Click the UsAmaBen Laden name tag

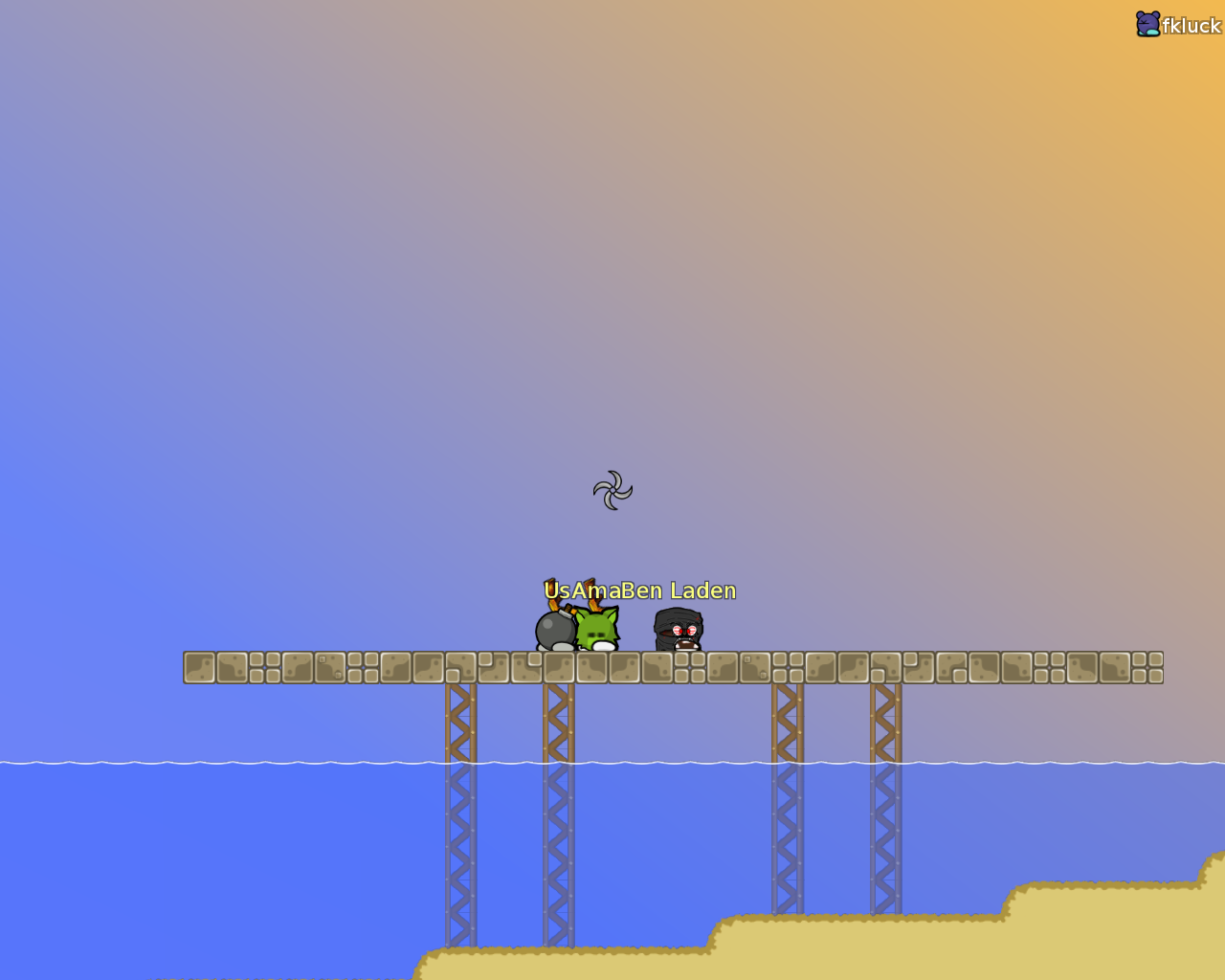point(639,590)
